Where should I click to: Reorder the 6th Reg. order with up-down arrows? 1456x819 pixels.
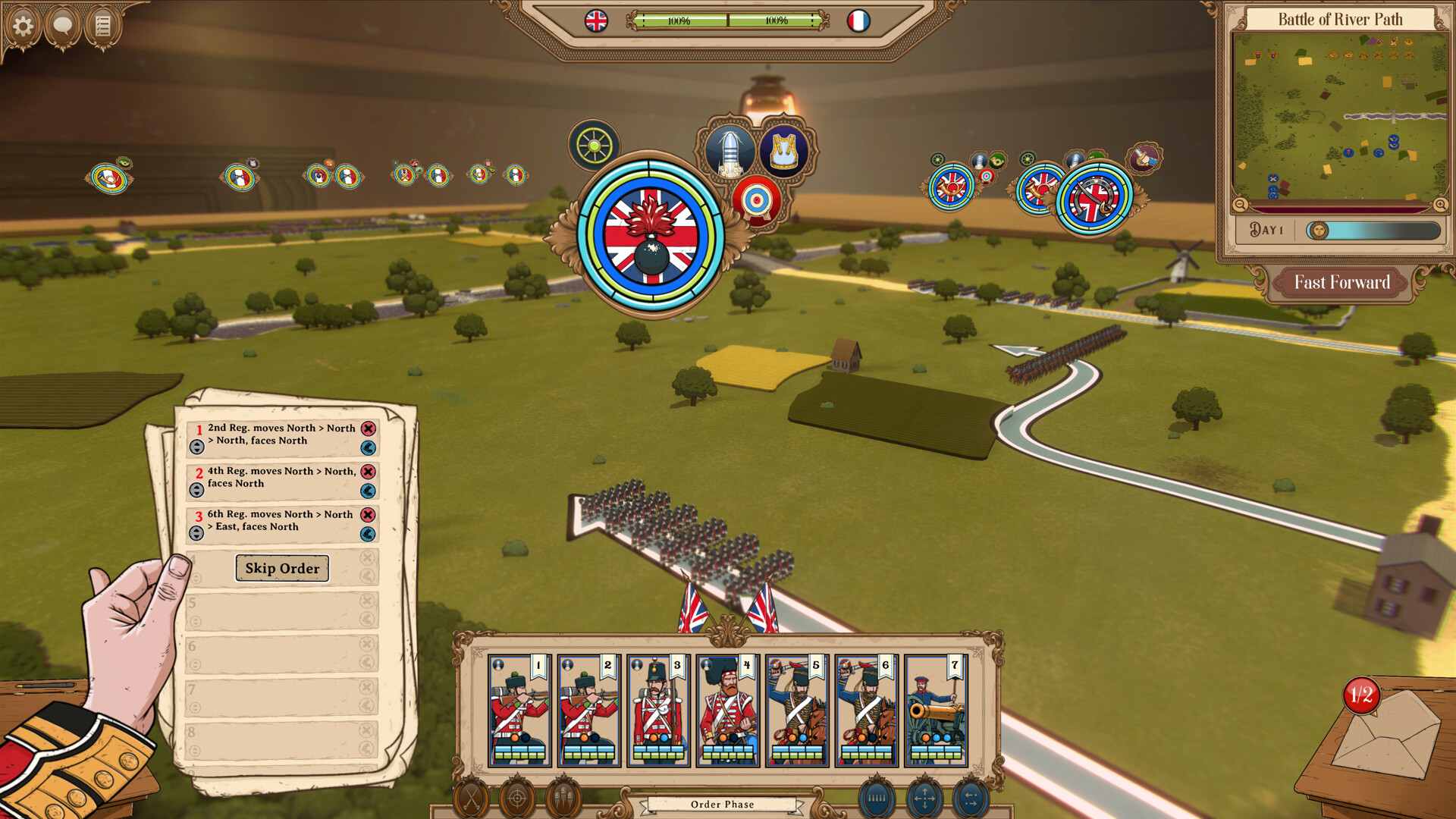pos(196,533)
